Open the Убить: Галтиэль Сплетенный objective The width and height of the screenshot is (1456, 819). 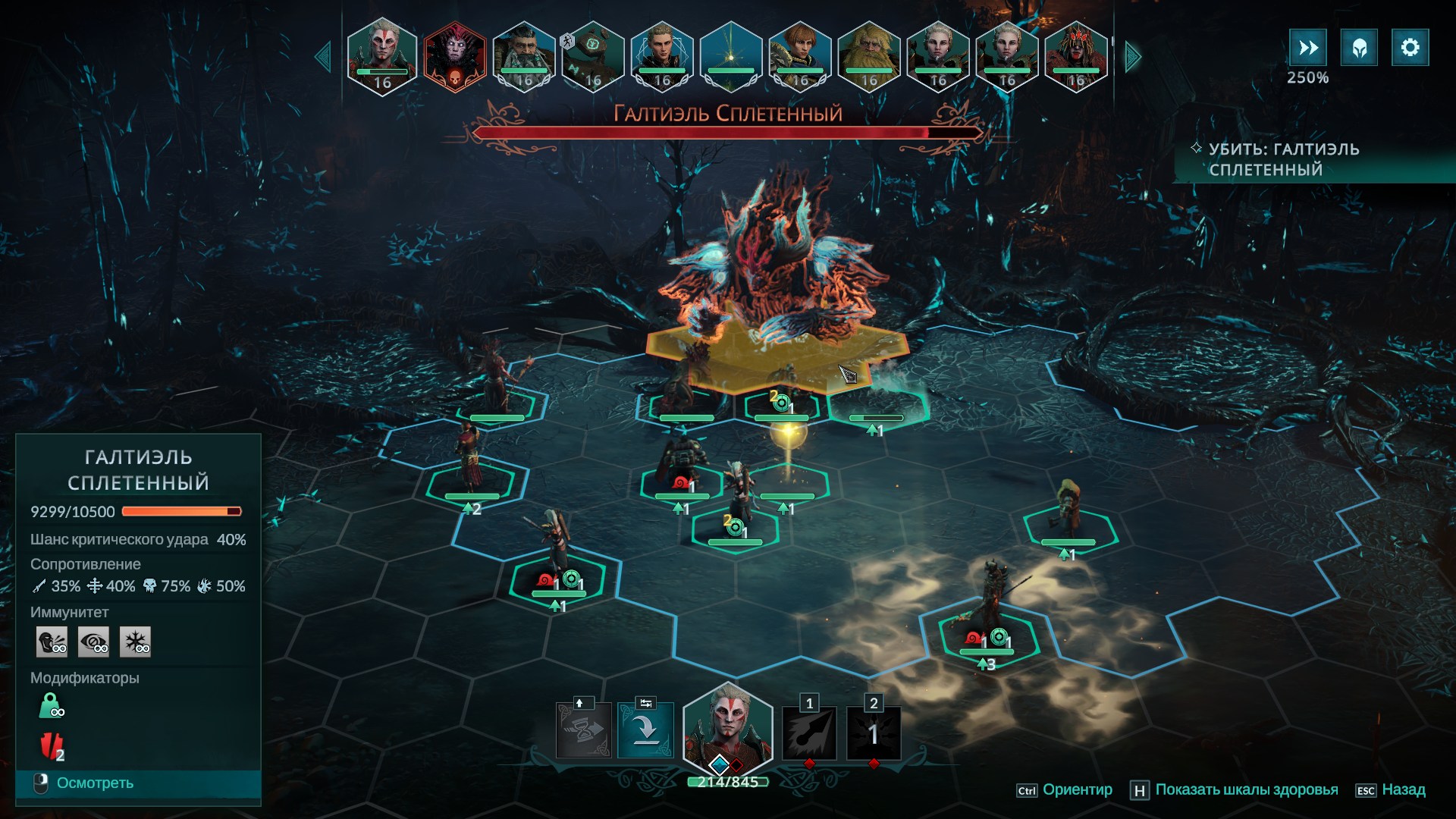[x=1283, y=159]
